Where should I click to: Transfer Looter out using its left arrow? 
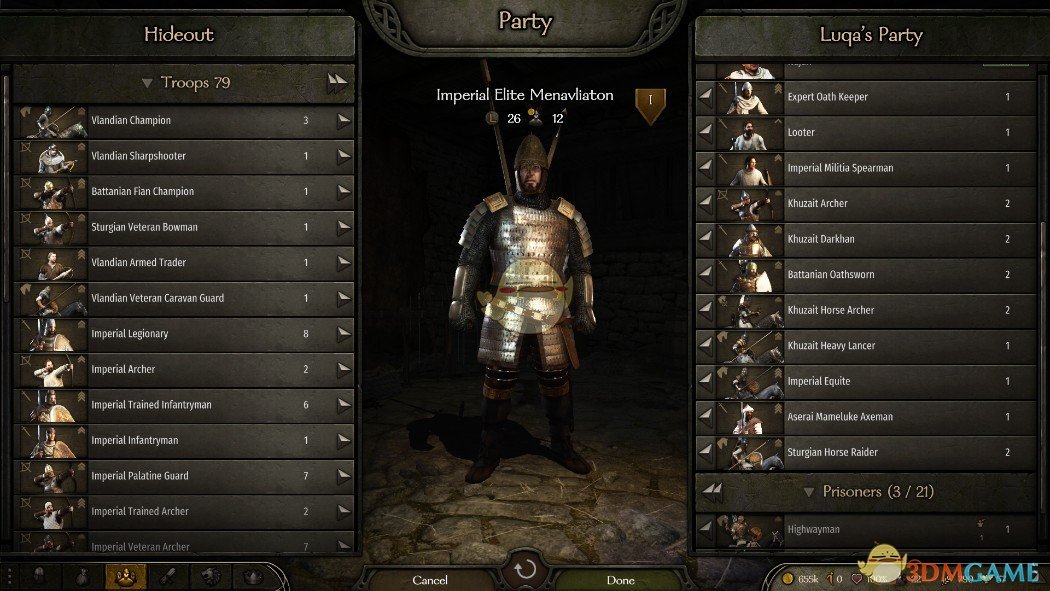pos(706,133)
